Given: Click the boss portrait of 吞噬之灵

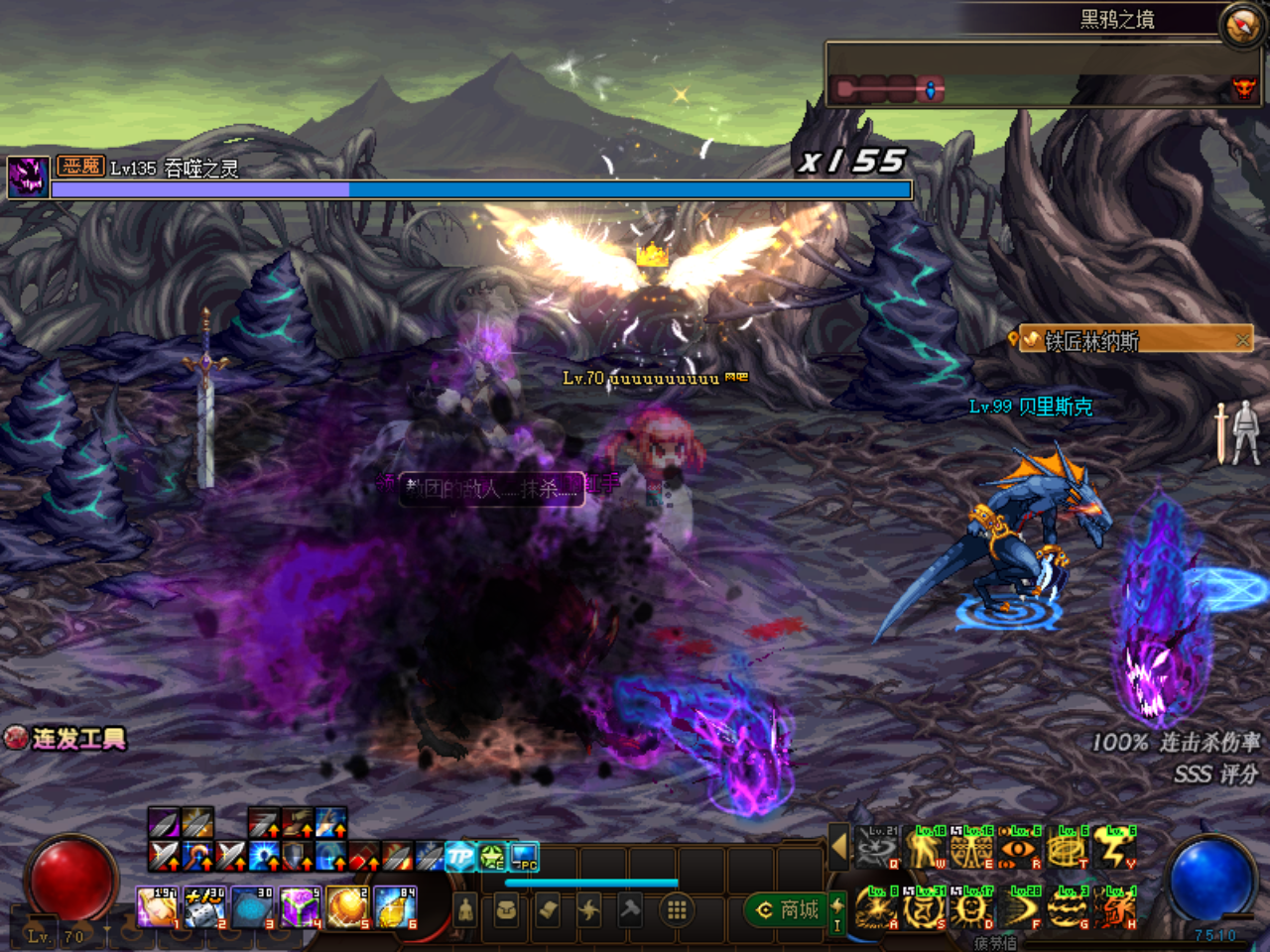Looking at the screenshot, I should [28, 178].
